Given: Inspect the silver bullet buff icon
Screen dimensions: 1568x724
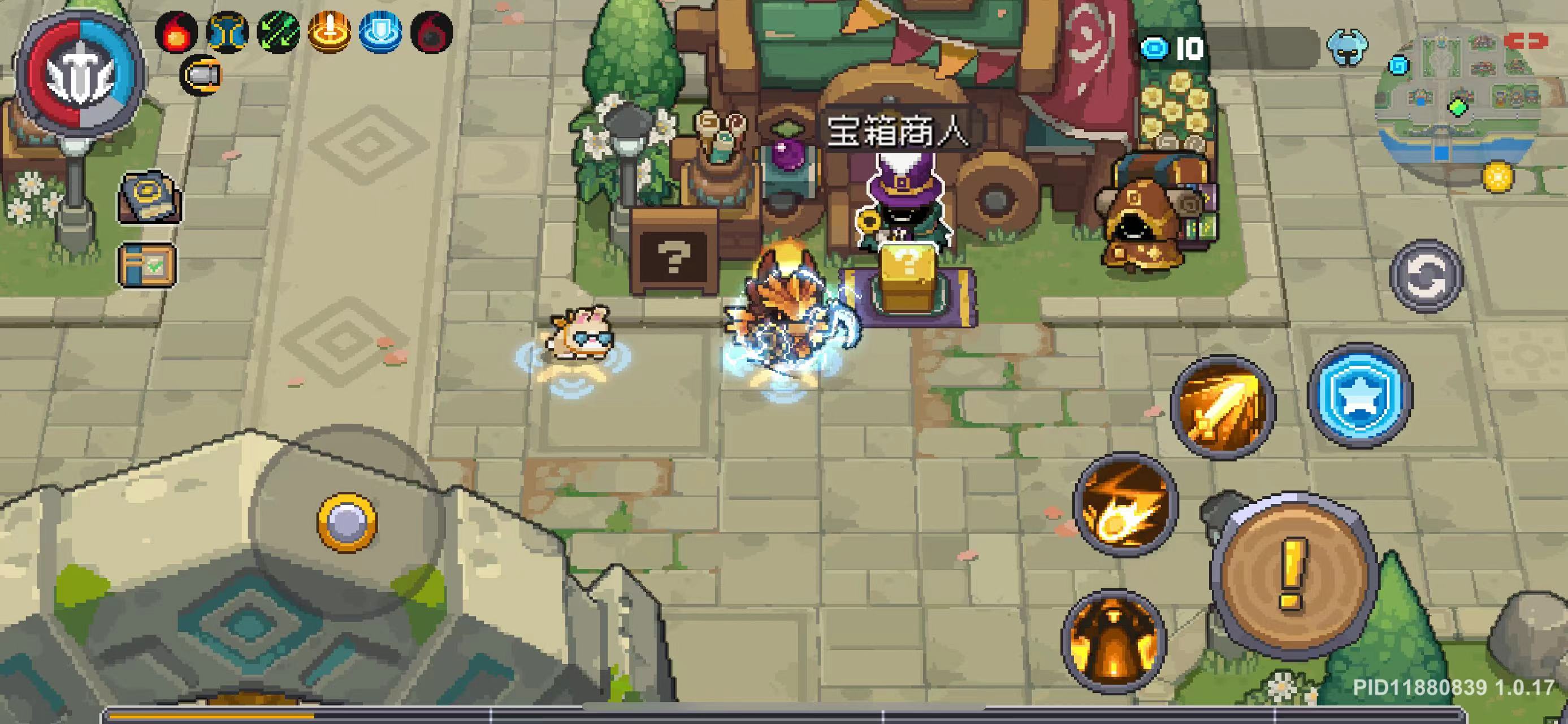Looking at the screenshot, I should (201, 75).
